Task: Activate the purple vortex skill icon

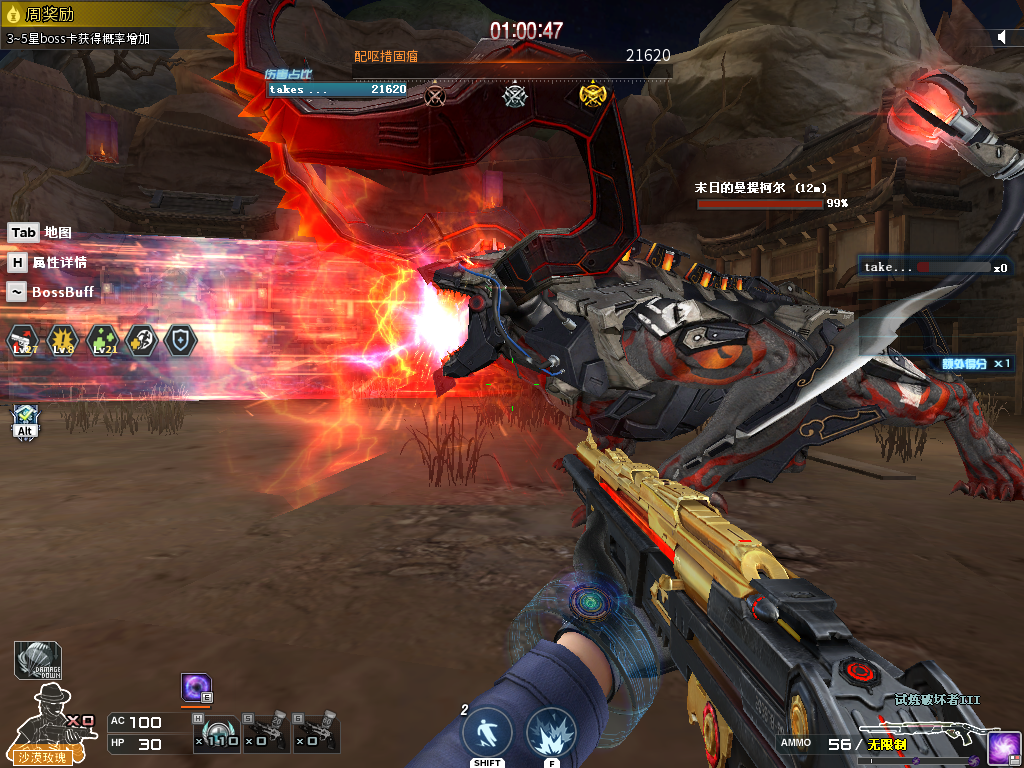Action: 196,688
